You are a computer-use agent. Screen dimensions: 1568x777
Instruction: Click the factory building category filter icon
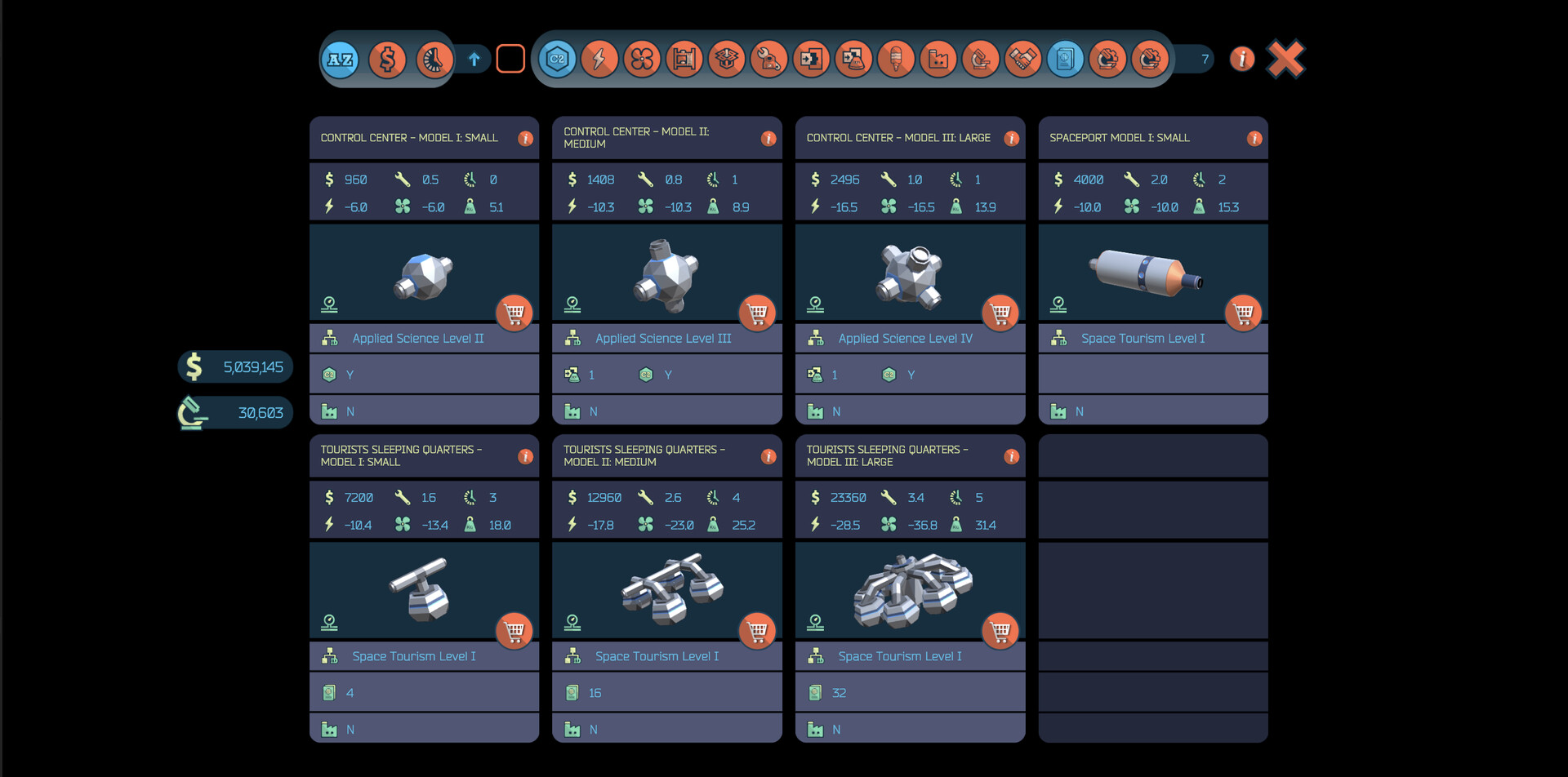(x=938, y=59)
